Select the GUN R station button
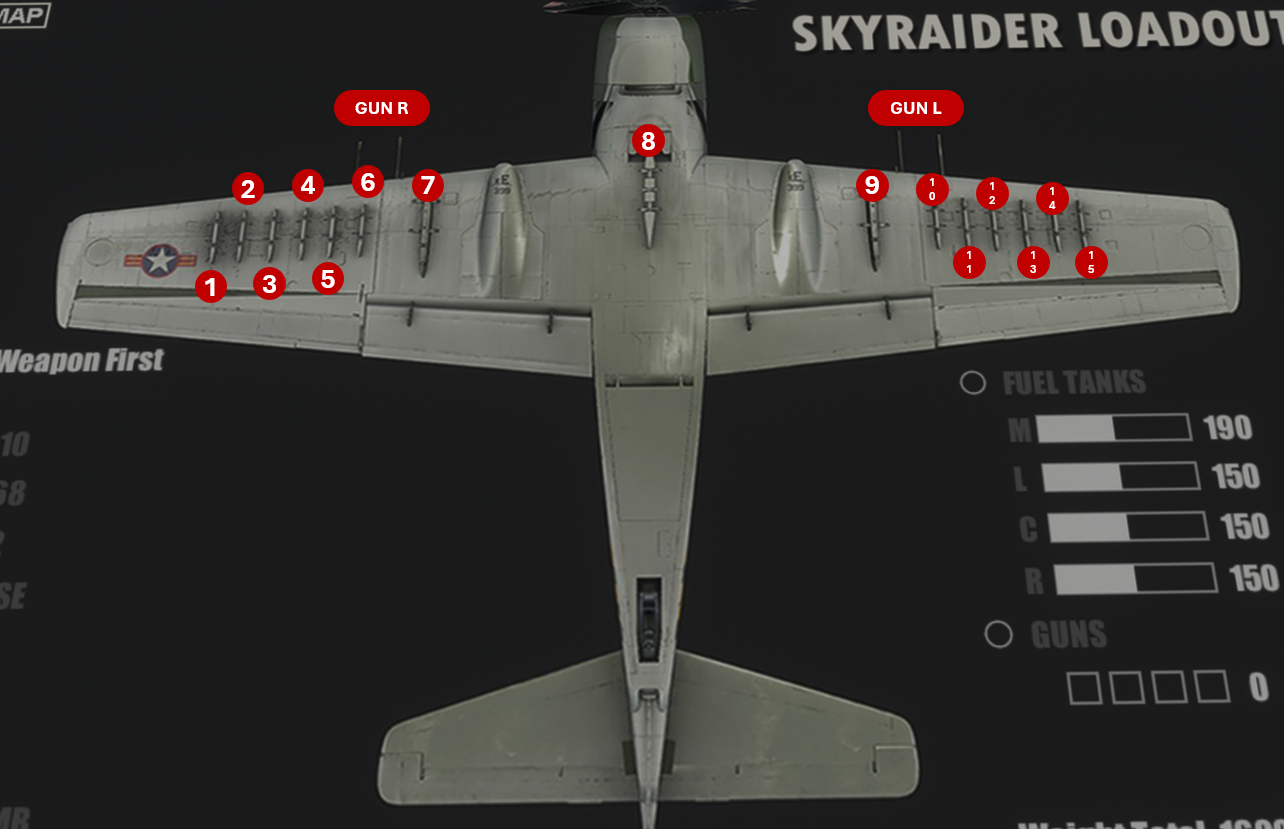 381,108
